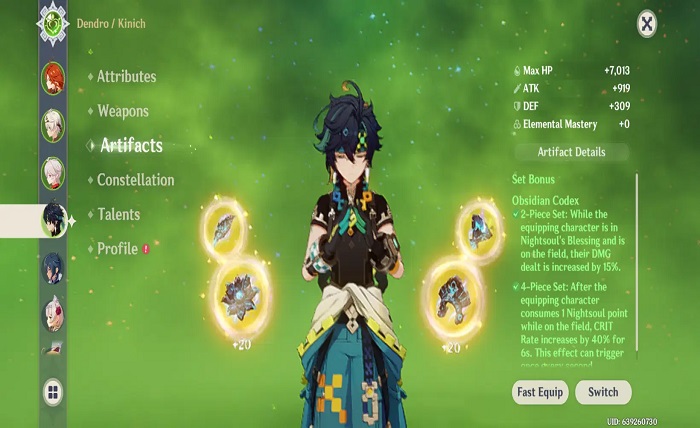
Task: Go to the Weapons section
Action: tap(123, 111)
